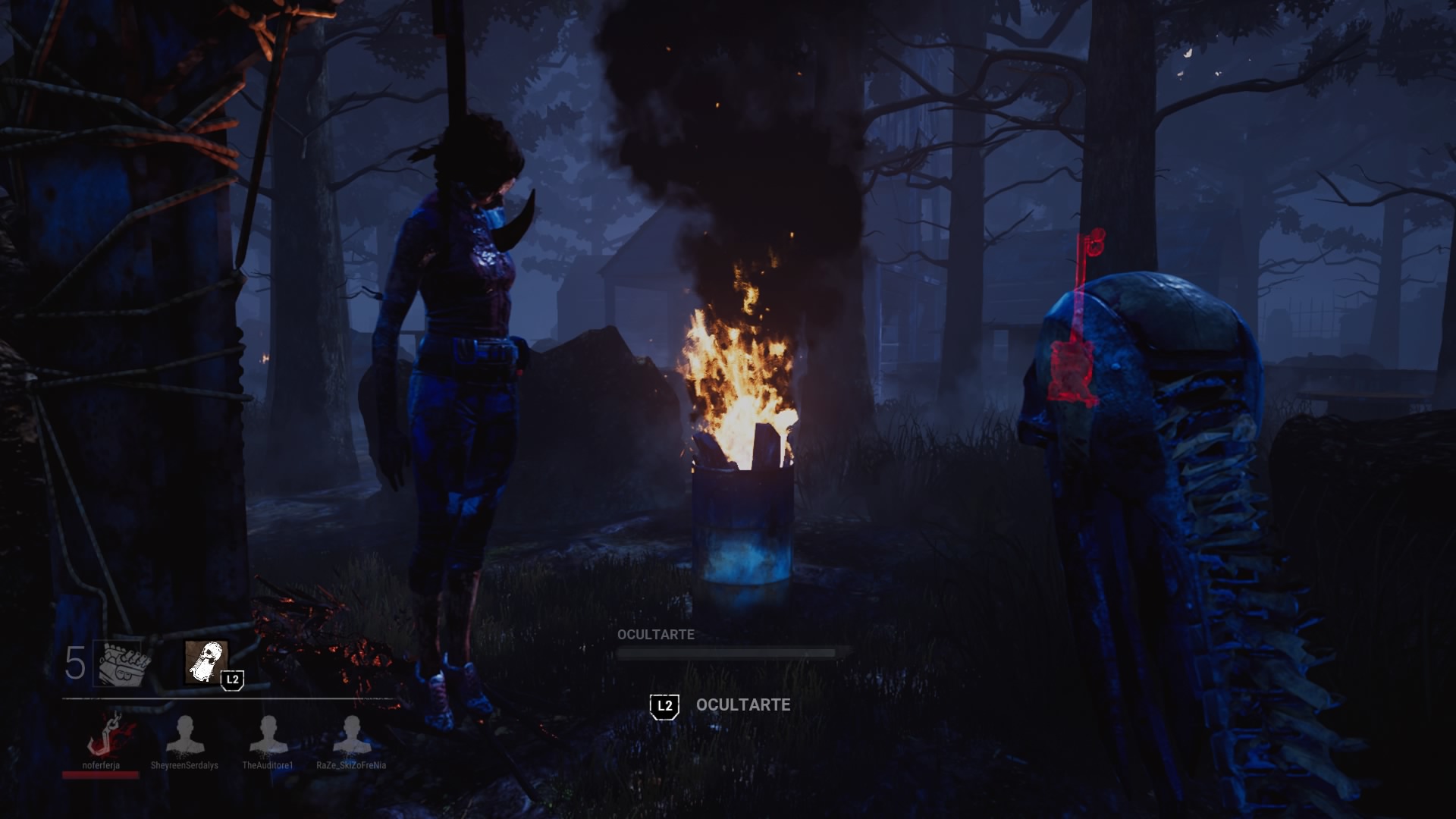Select survivor SheyreenSerdalys portrait

(x=184, y=736)
